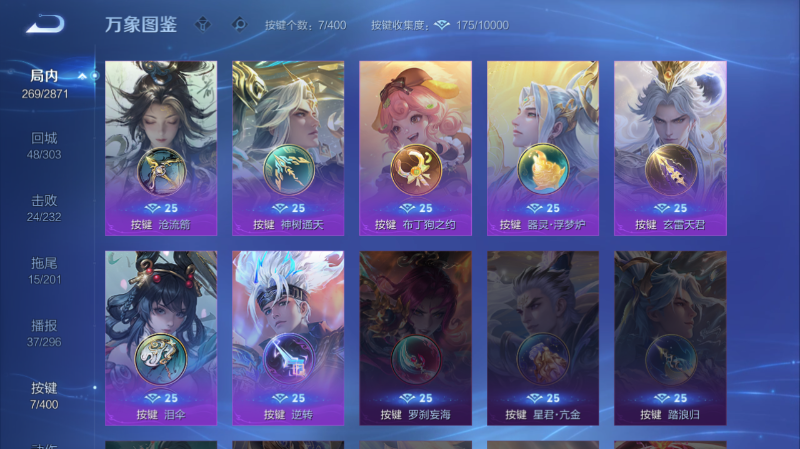Choose the 布丁狗之约 button skin card

(x=415, y=148)
